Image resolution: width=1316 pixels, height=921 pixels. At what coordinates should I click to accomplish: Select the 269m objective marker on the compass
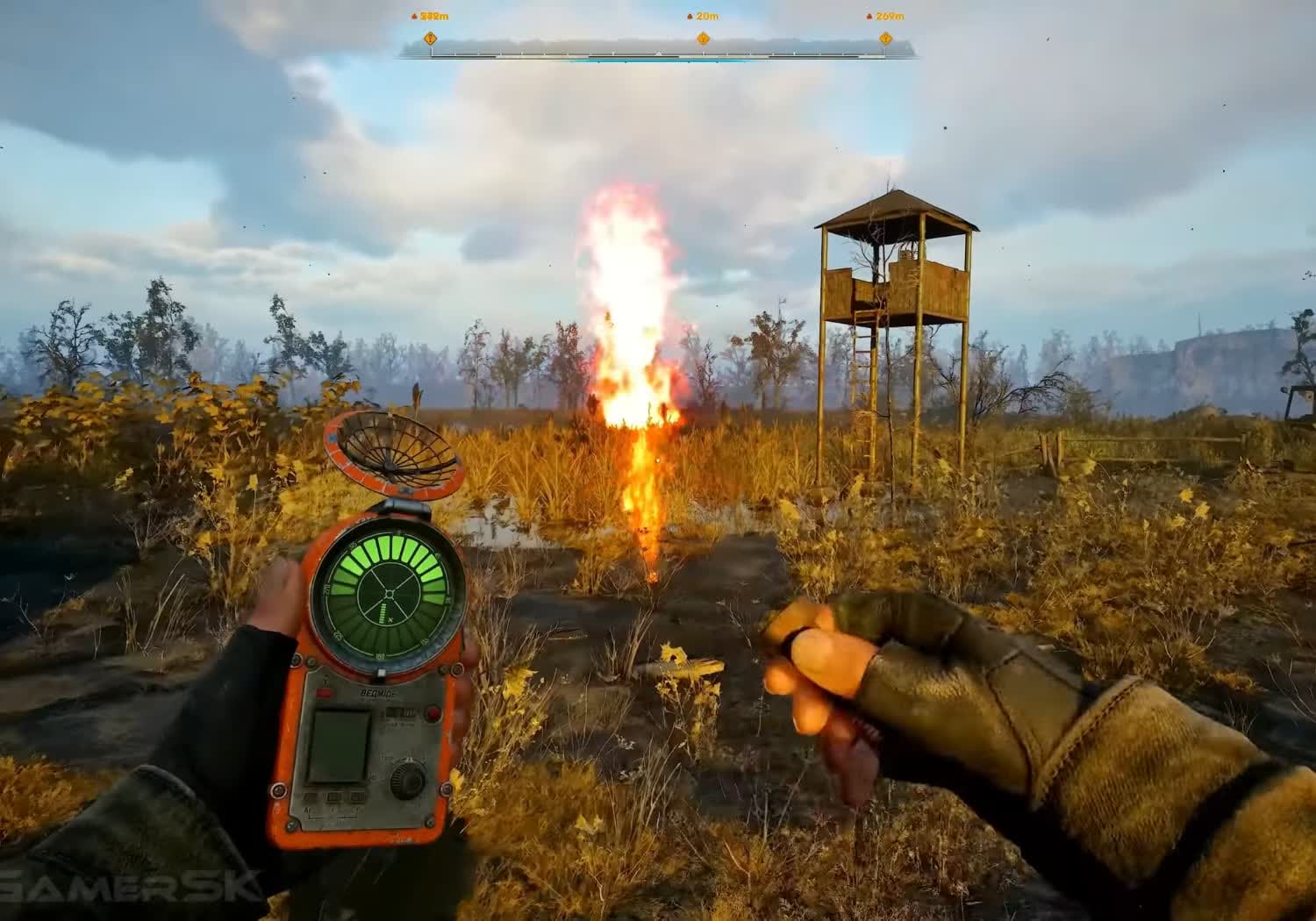point(886,38)
